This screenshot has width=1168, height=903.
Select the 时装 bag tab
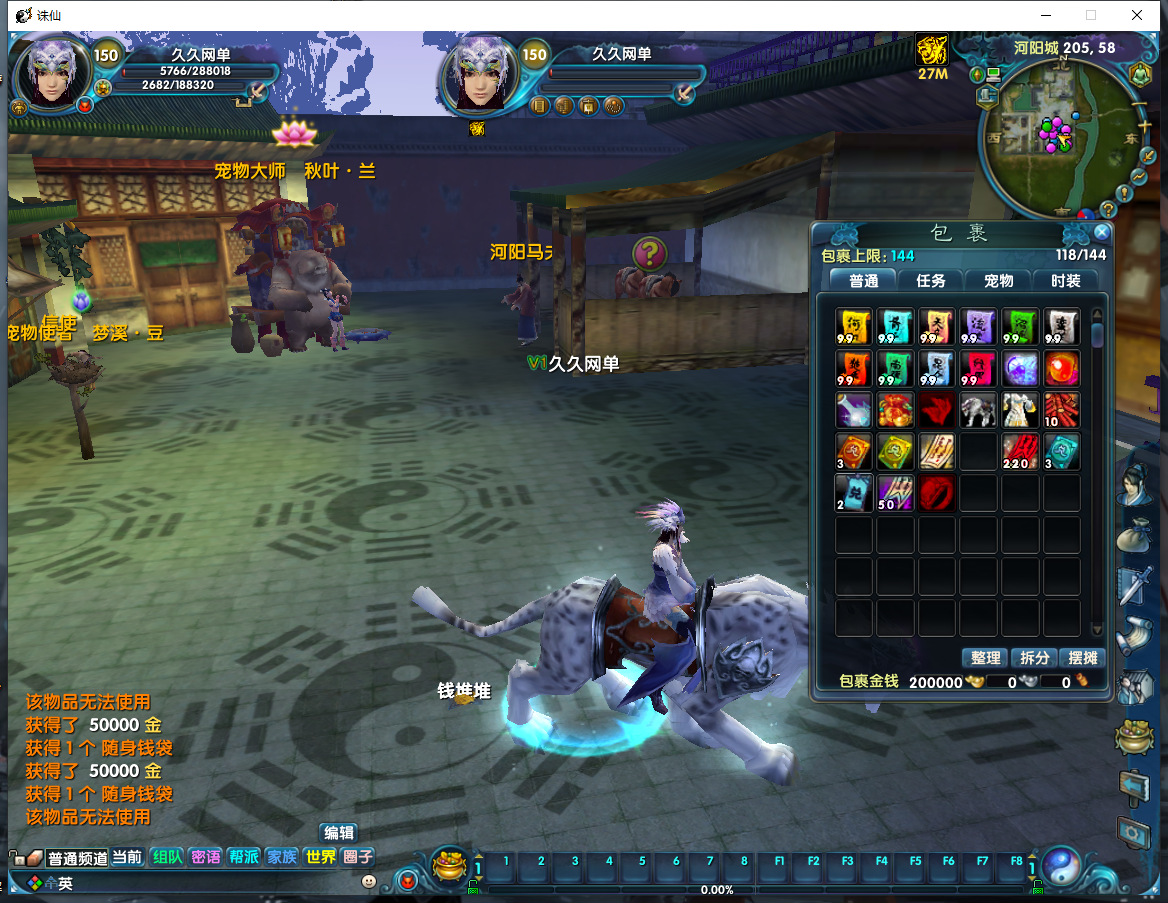[x=1065, y=281]
